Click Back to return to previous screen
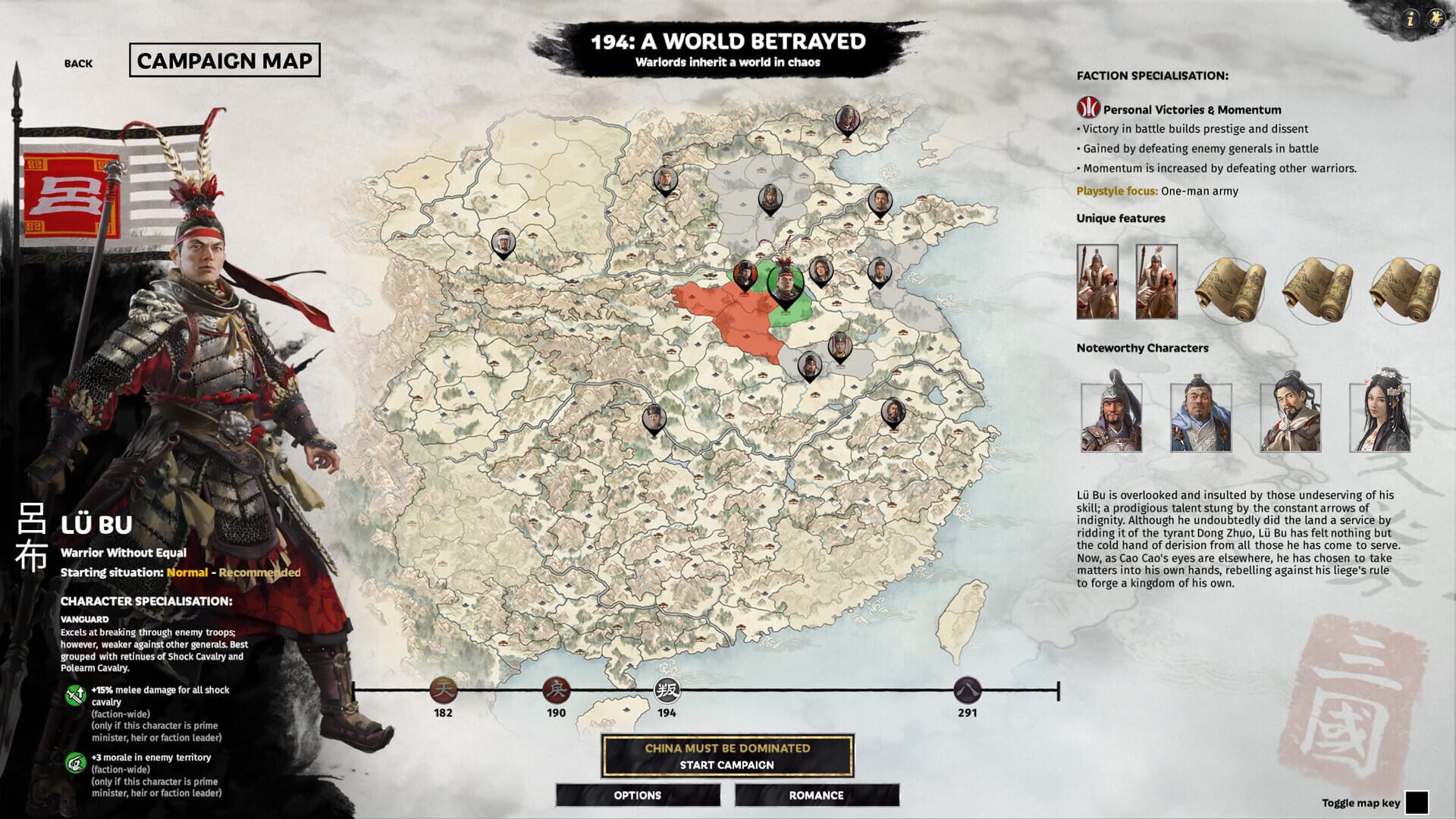The image size is (1456, 819). point(78,64)
